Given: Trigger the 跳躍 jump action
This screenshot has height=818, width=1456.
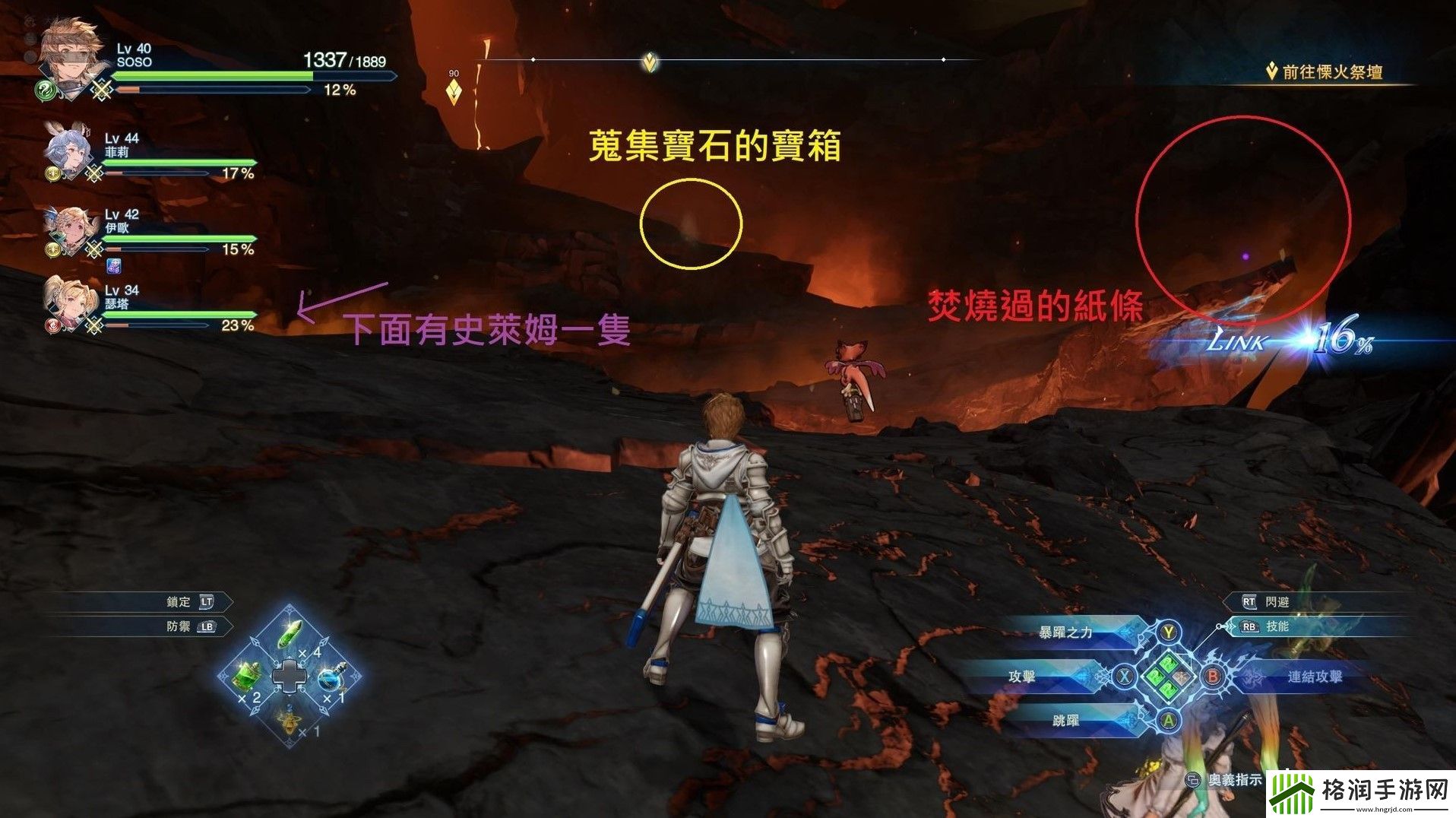Looking at the screenshot, I should [x=1065, y=719].
